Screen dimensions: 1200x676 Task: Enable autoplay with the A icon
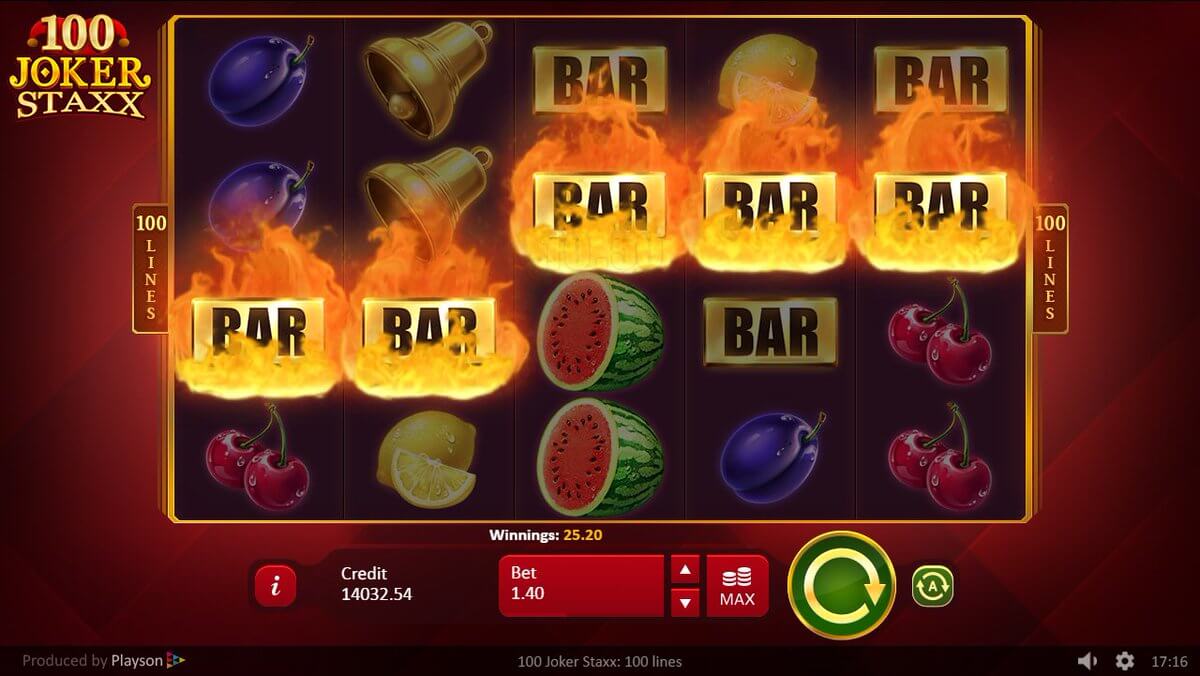click(x=932, y=586)
